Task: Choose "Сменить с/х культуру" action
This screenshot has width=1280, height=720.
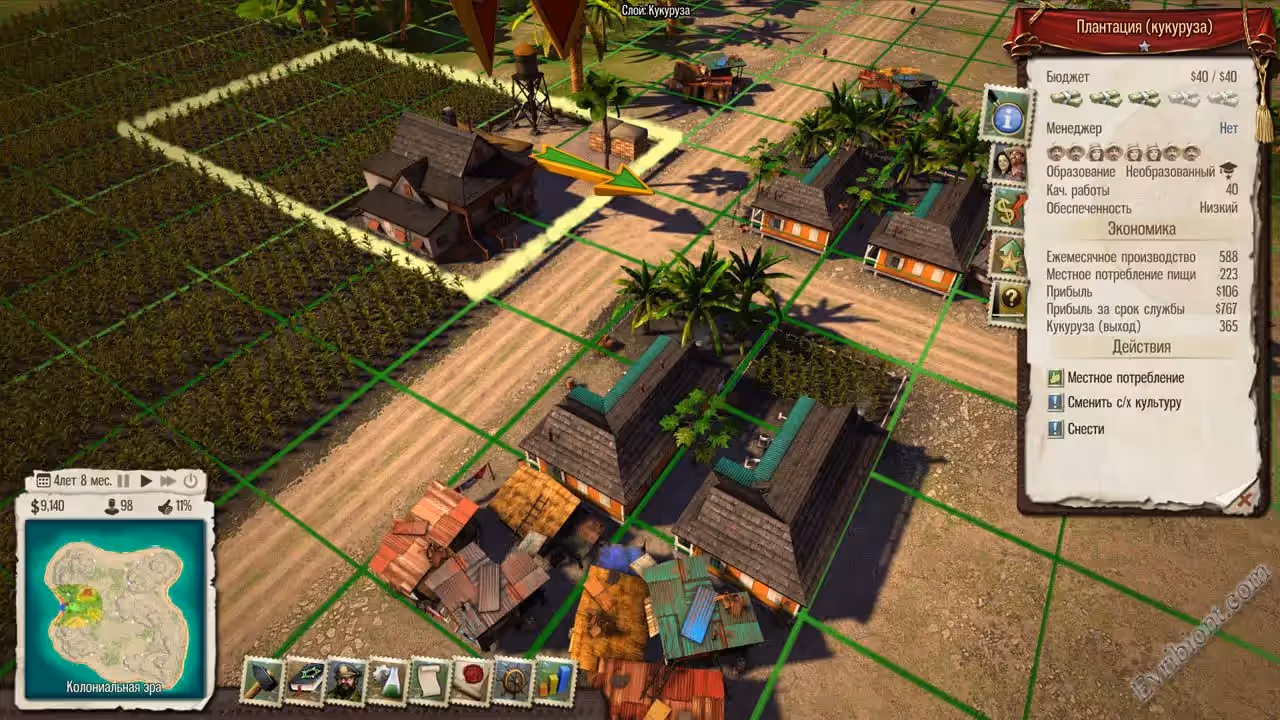Action: pos(1124,403)
